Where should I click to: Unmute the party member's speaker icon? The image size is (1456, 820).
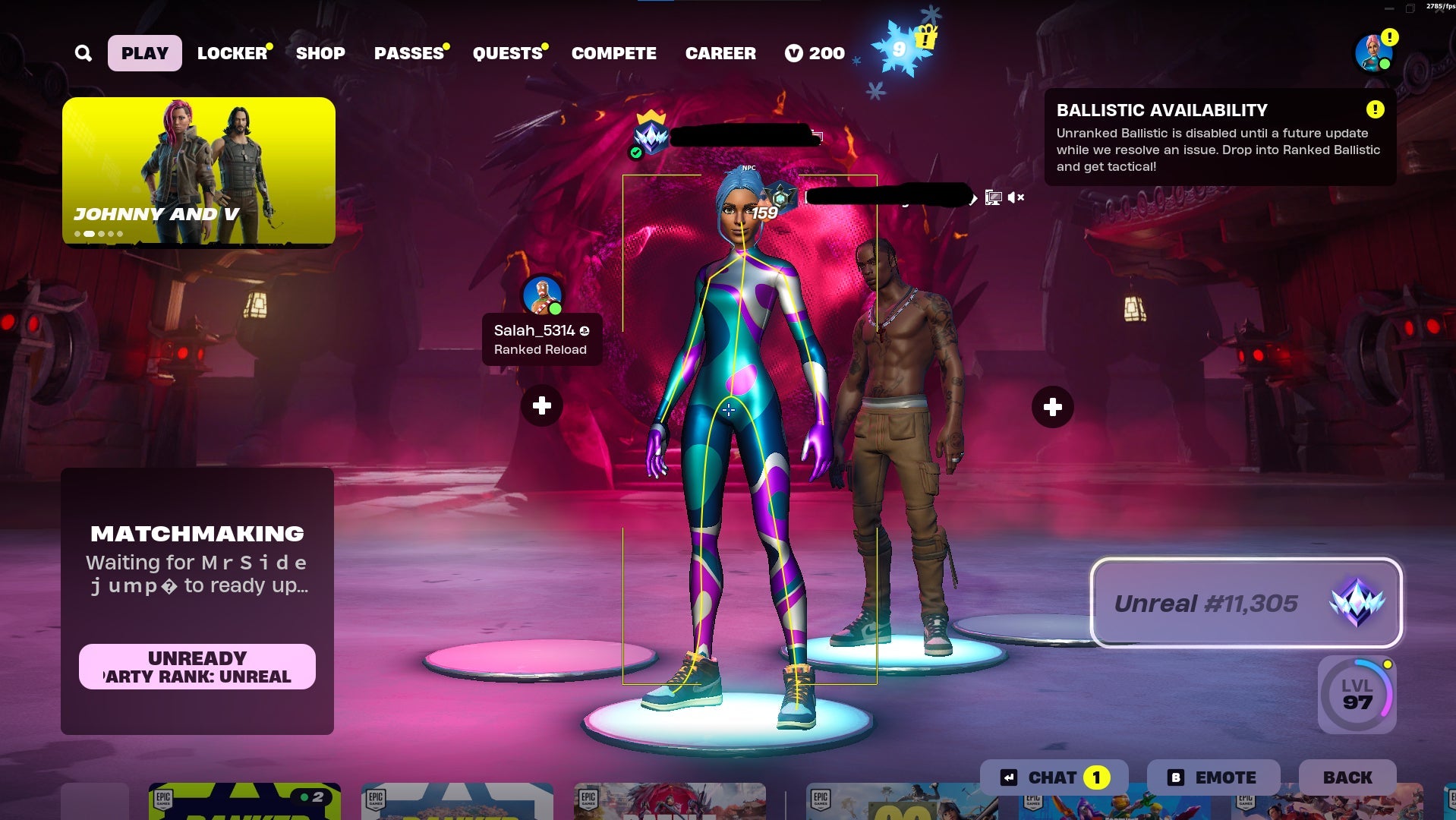pos(1016,197)
